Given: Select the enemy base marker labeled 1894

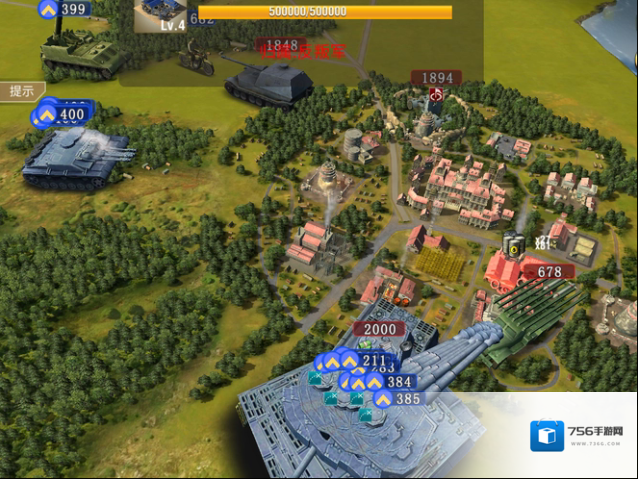Looking at the screenshot, I should pyautogui.click(x=437, y=78).
